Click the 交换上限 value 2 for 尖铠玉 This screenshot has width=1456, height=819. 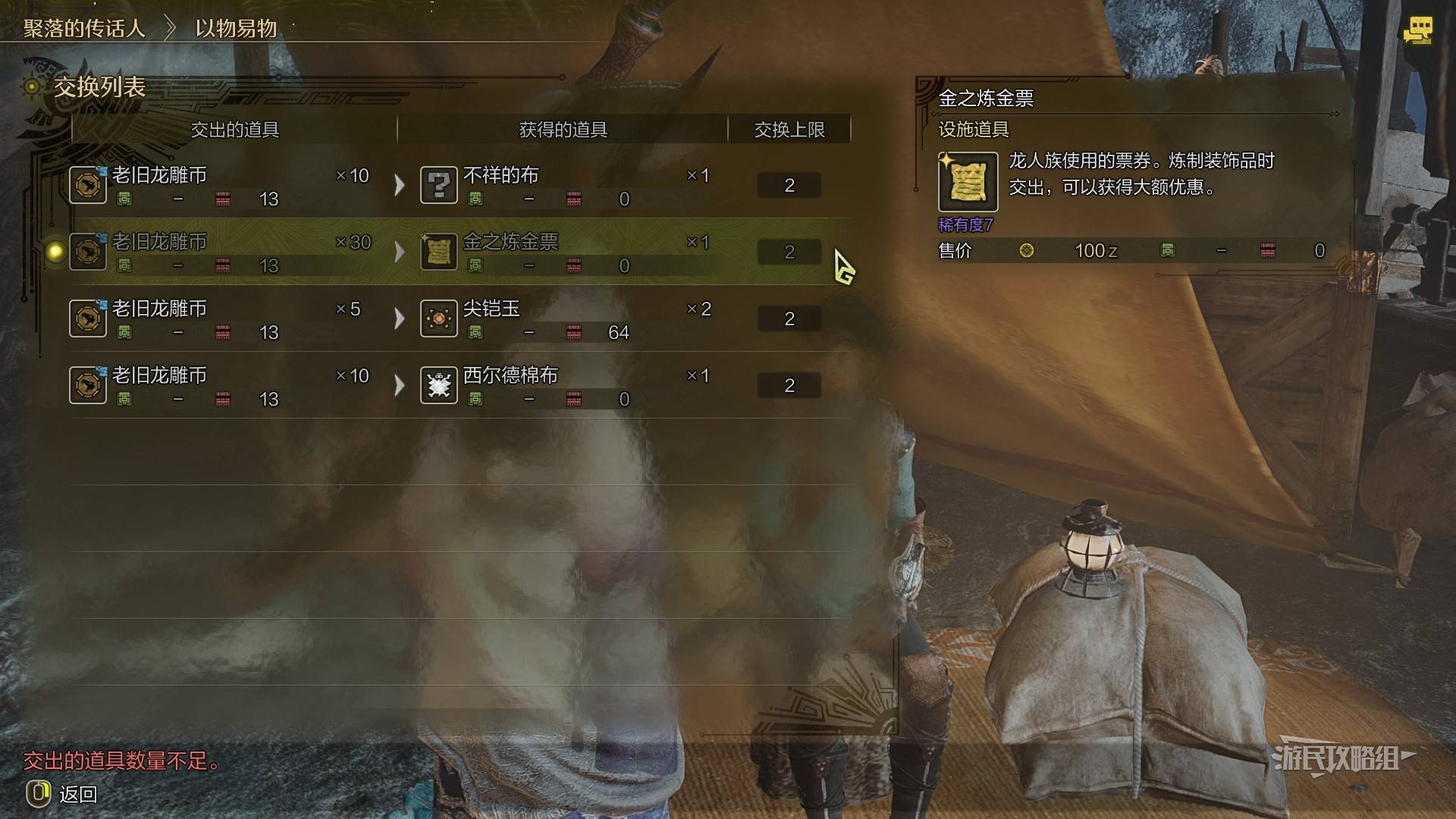point(789,318)
